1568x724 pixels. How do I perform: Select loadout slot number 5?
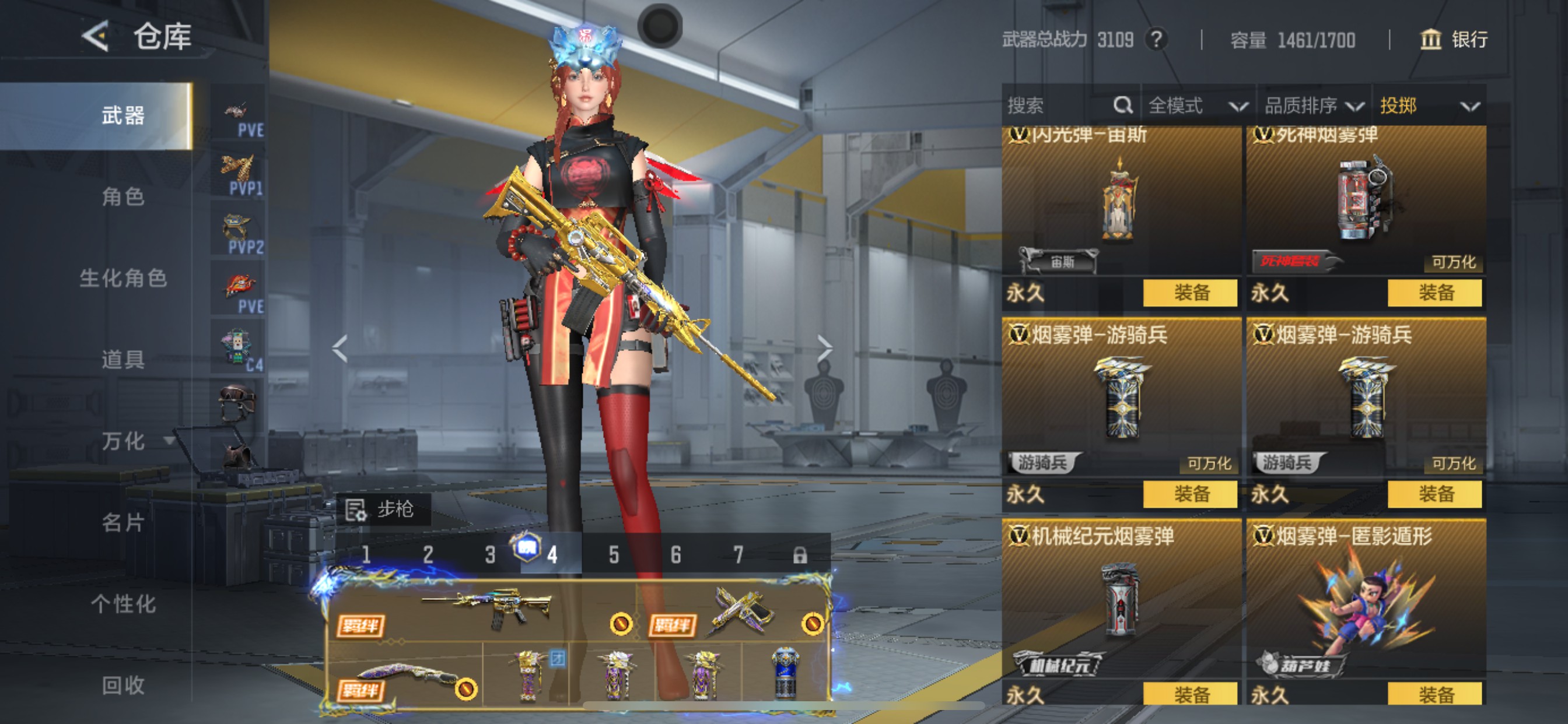[x=614, y=555]
